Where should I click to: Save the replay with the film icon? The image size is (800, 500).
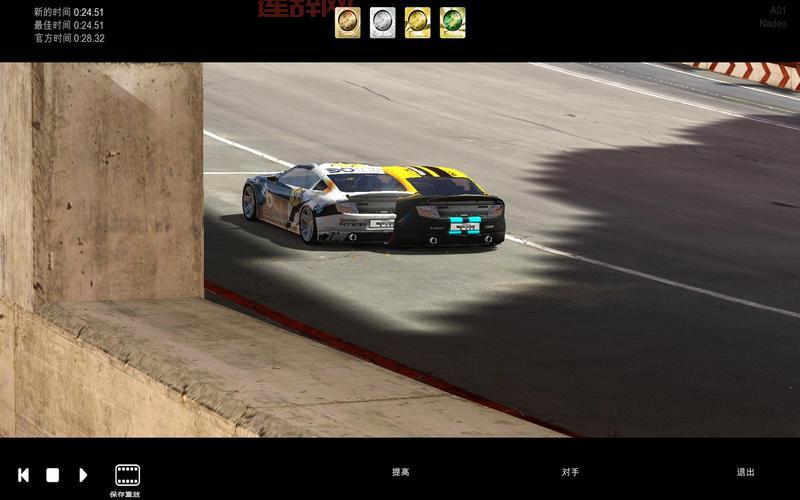(x=127, y=475)
